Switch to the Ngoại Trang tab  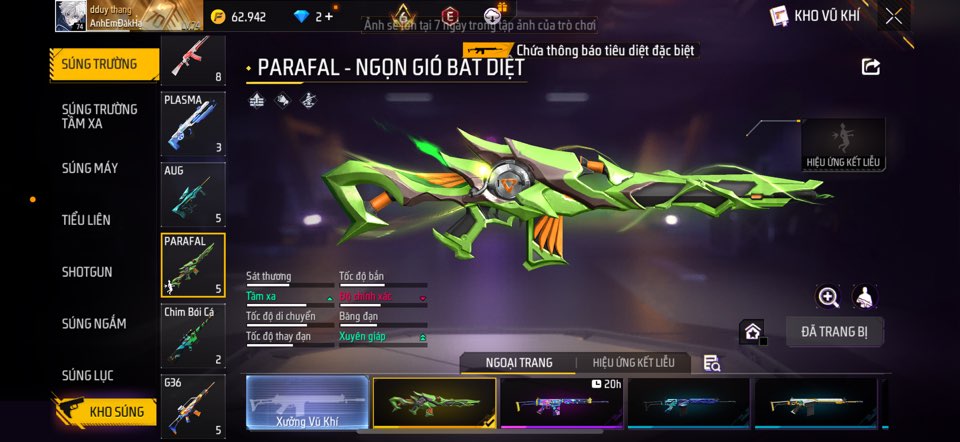518,363
